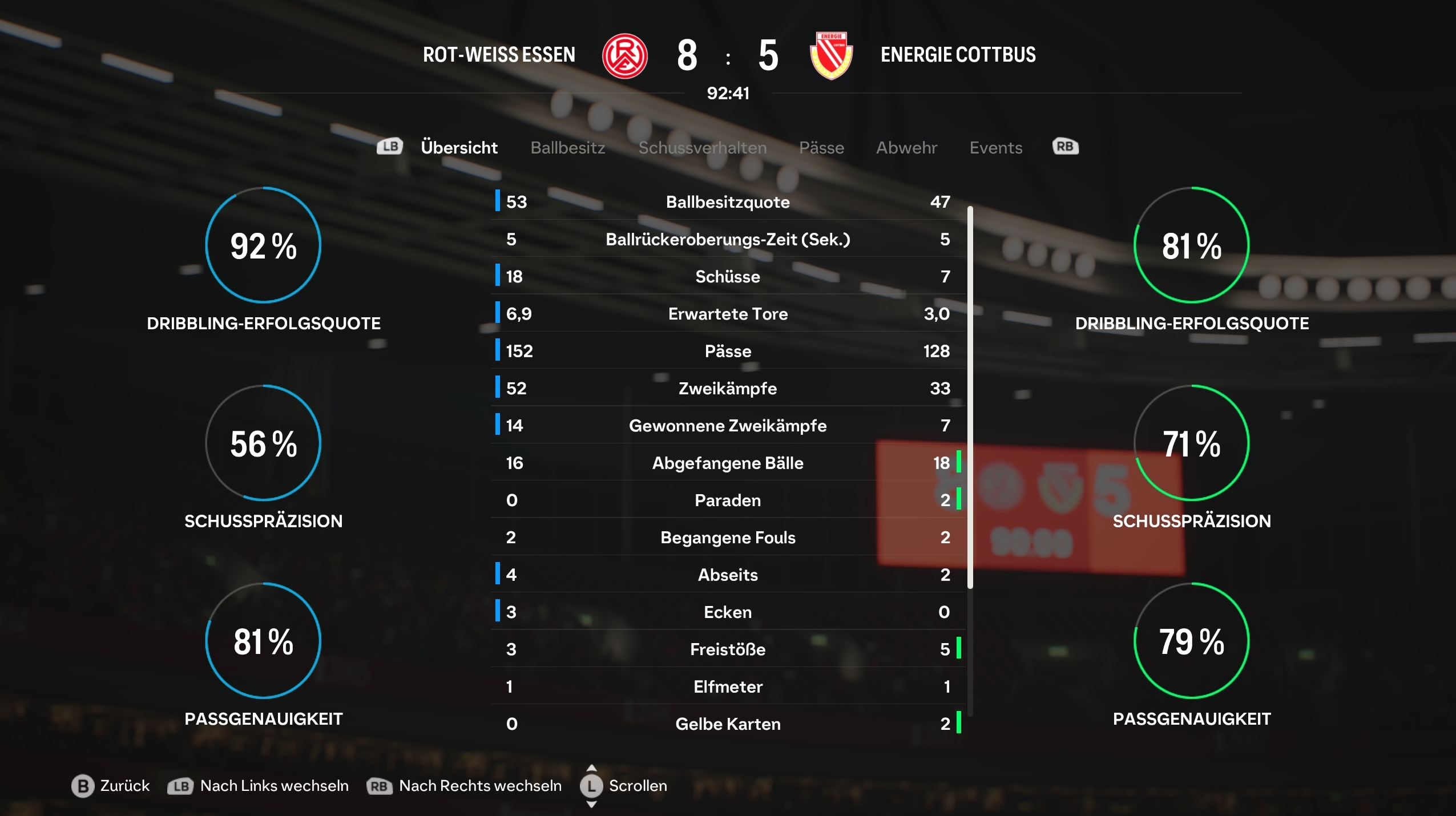Open the Events tab
Image resolution: width=1456 pixels, height=816 pixels.
[995, 148]
